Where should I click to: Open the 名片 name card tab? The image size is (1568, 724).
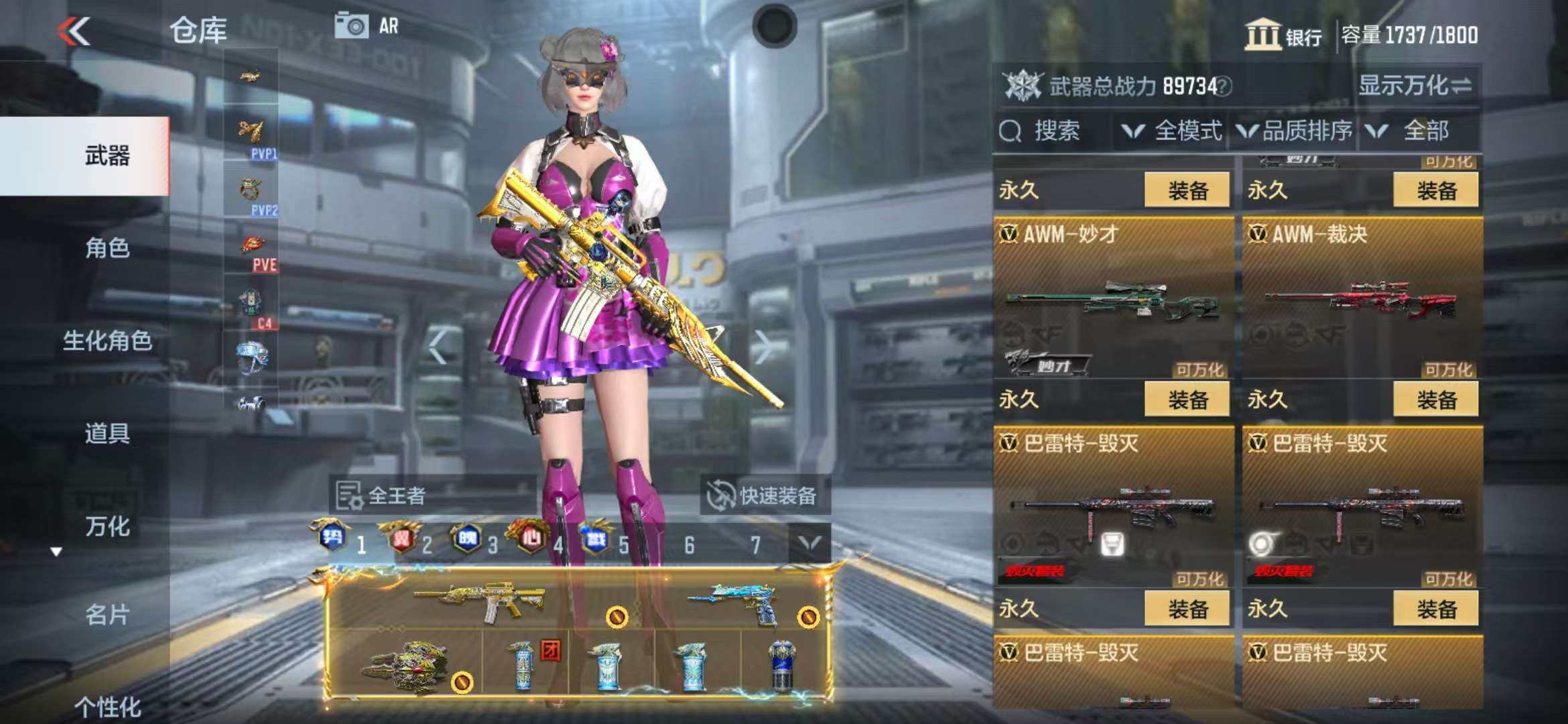tap(107, 614)
